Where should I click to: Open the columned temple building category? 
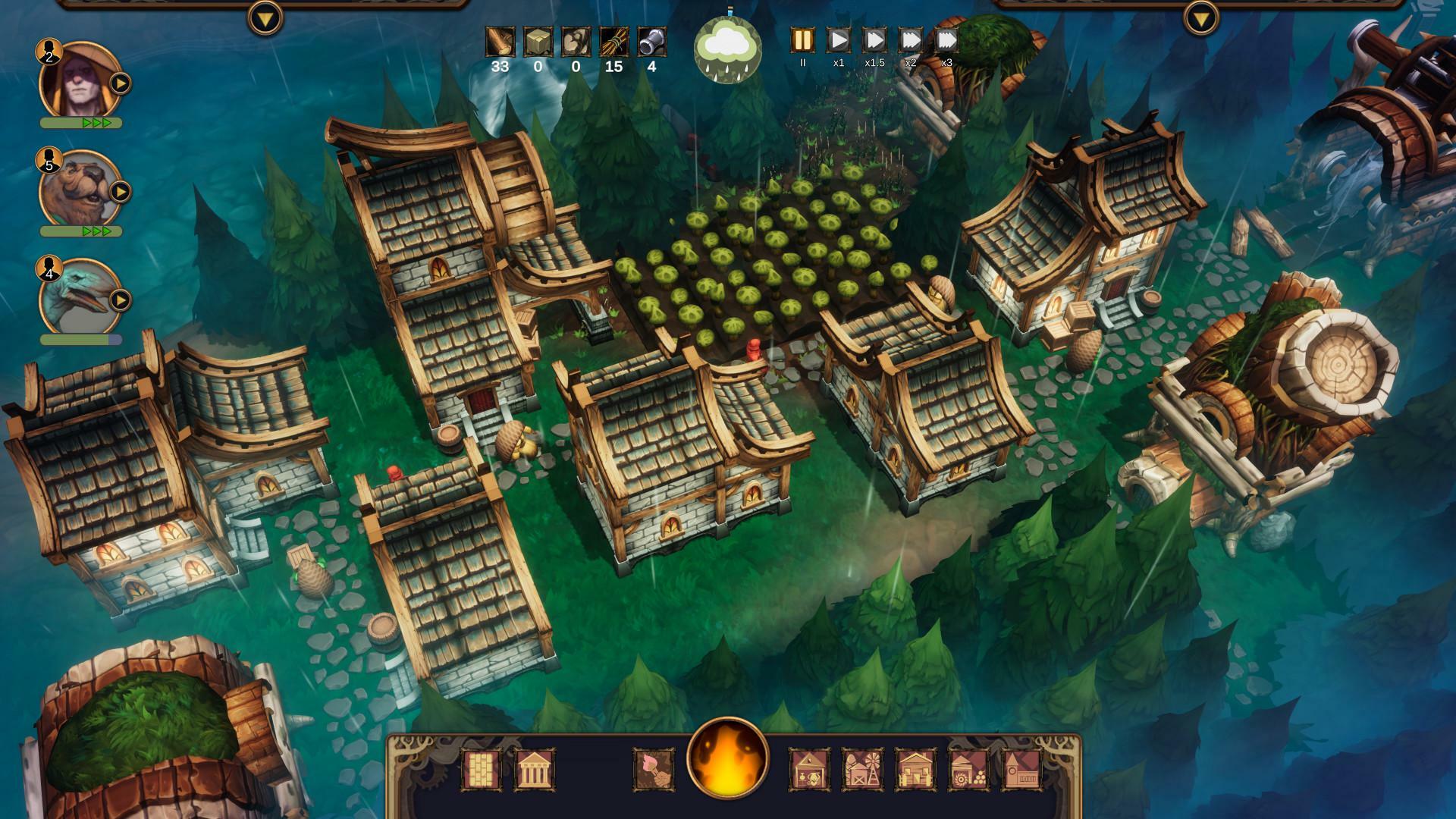click(x=535, y=770)
